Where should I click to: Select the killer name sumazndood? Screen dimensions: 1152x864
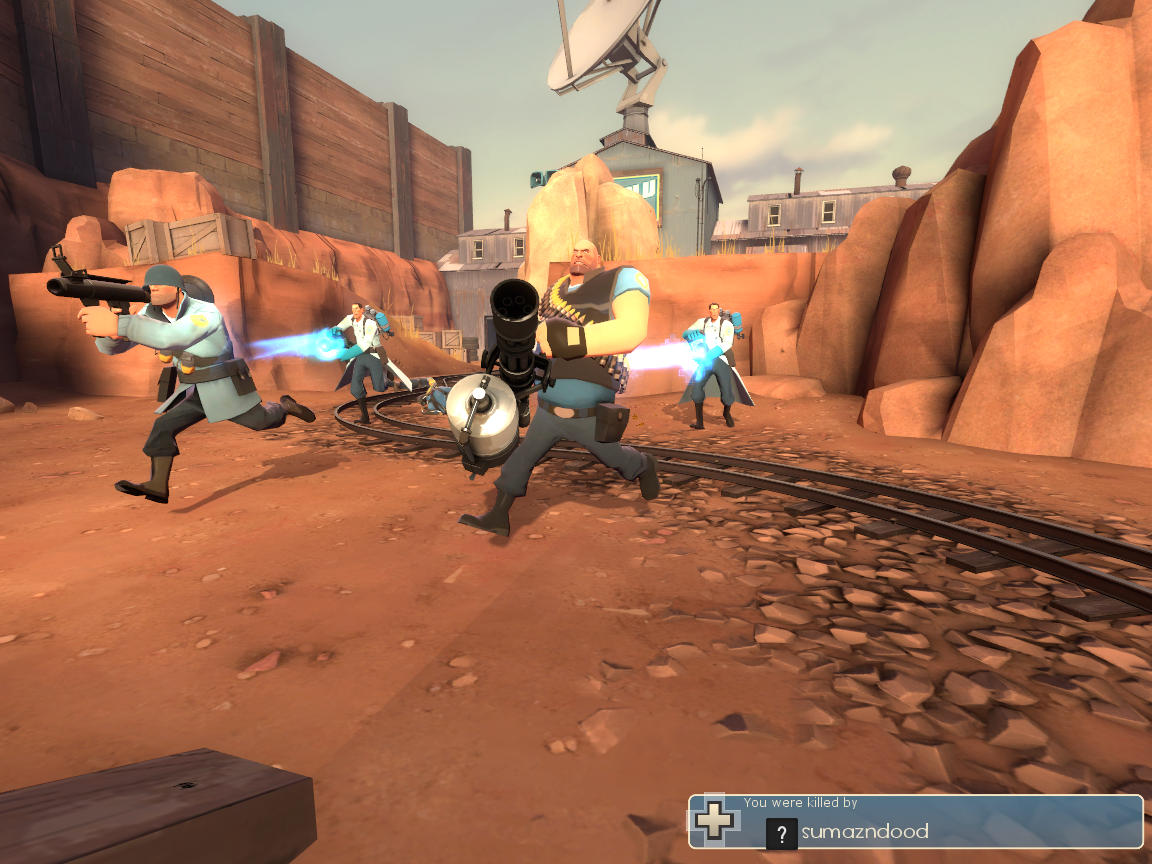[x=865, y=832]
